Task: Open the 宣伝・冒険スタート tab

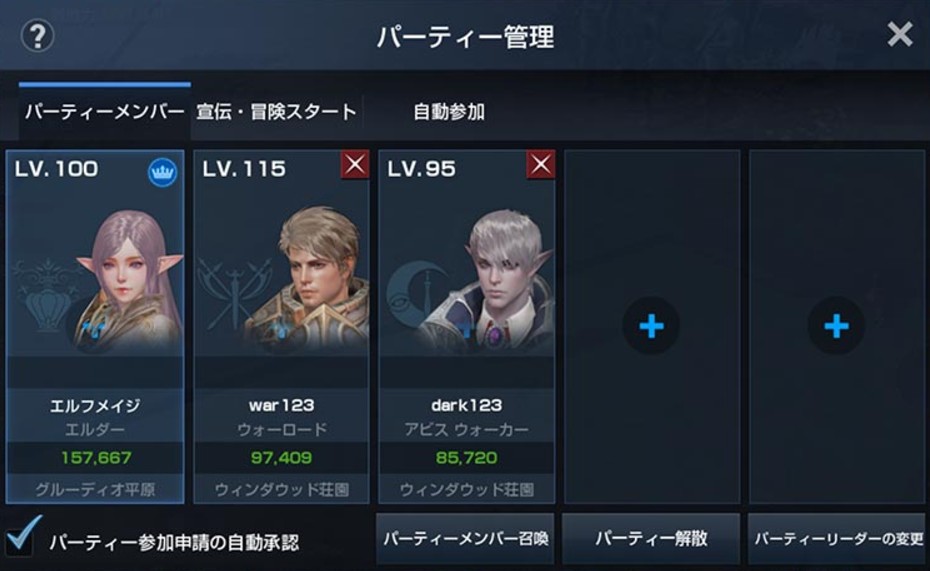Action: click(x=276, y=112)
